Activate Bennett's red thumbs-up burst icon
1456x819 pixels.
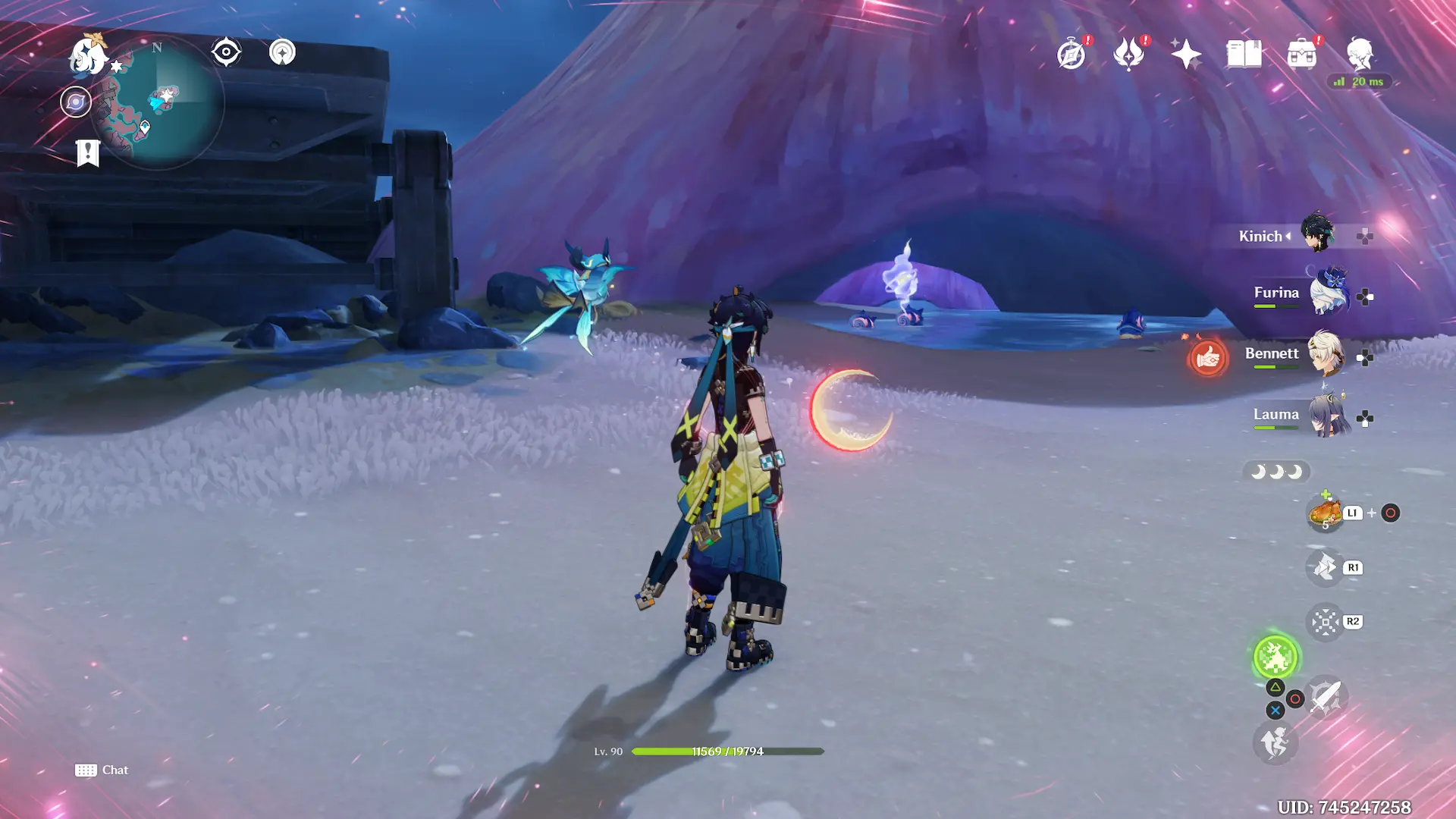[1207, 357]
